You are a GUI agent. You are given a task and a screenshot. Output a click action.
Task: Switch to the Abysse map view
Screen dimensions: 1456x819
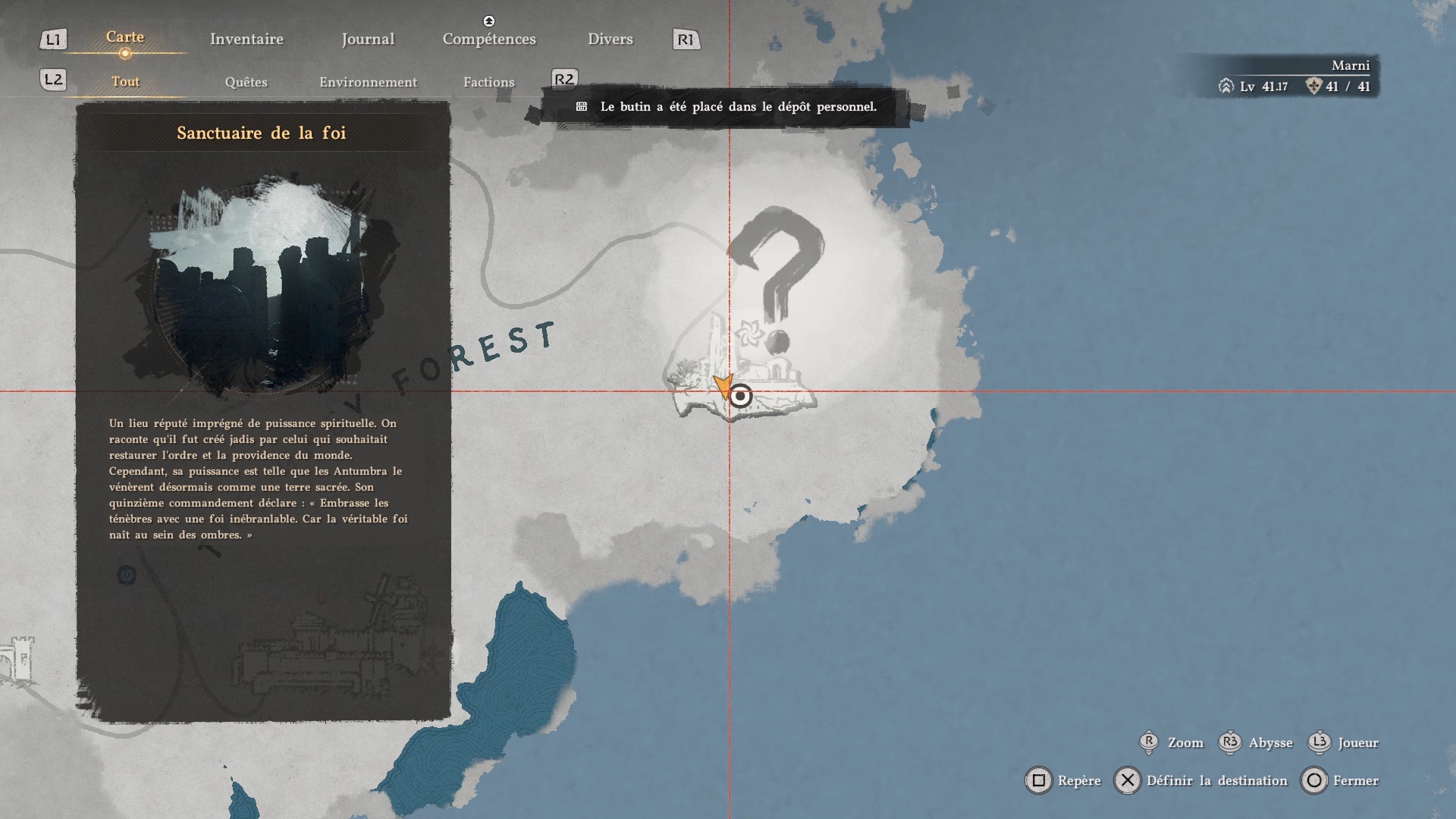(x=1256, y=742)
